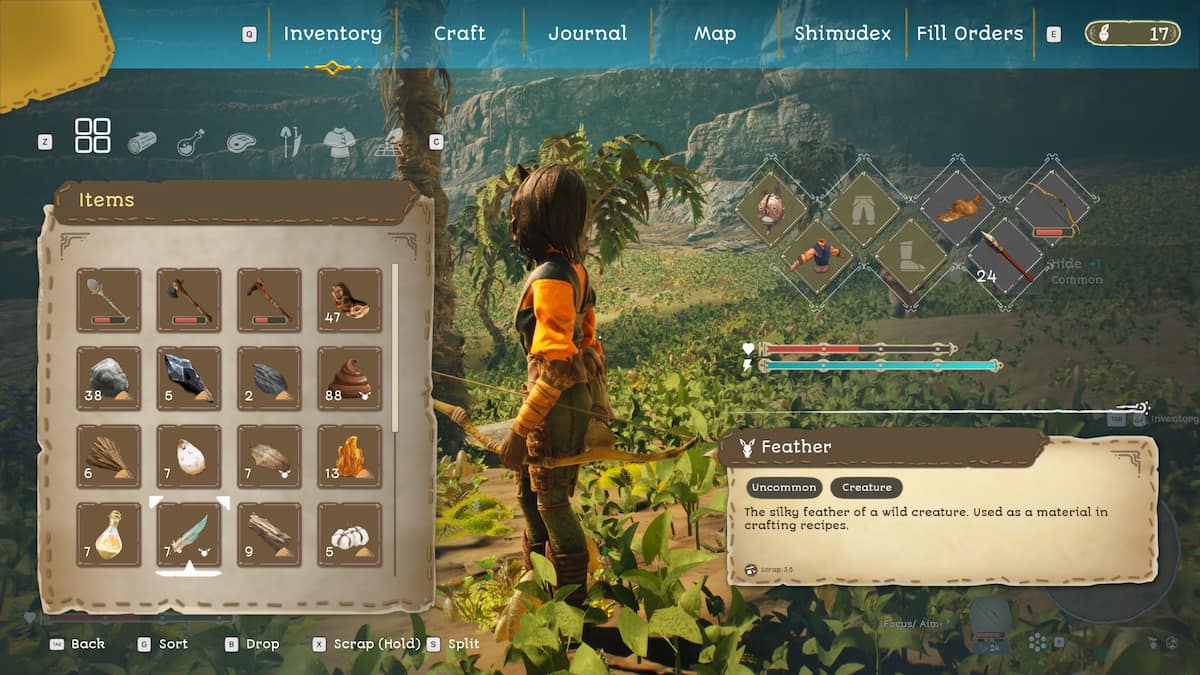Filter inventory by the meat steak category

[x=241, y=142]
